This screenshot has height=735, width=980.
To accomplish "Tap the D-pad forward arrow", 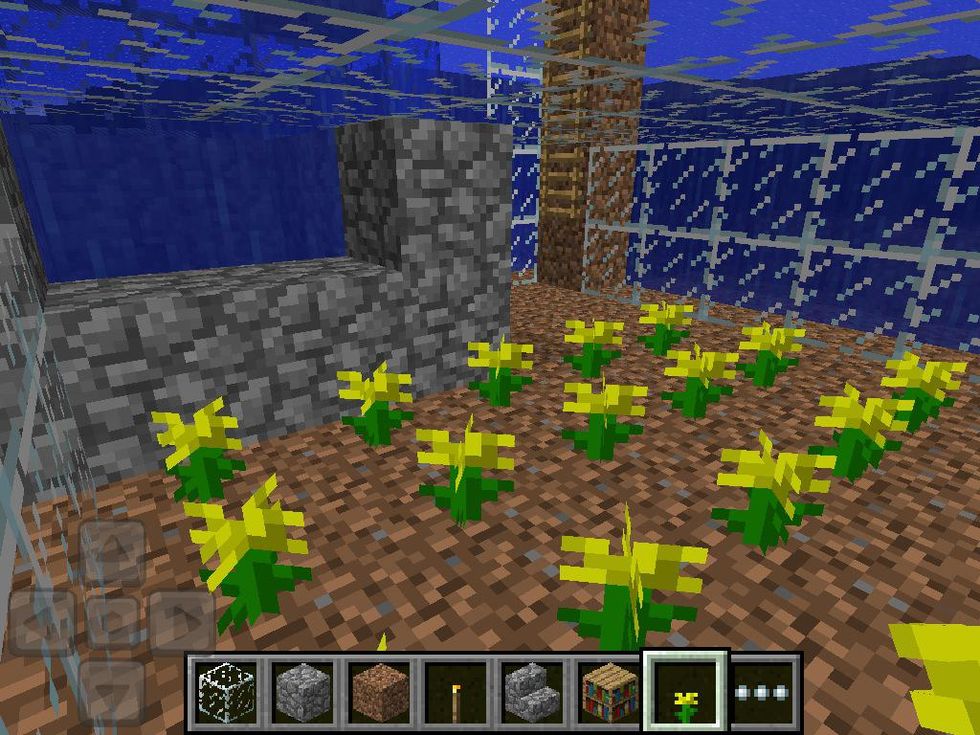I will 112,553.
